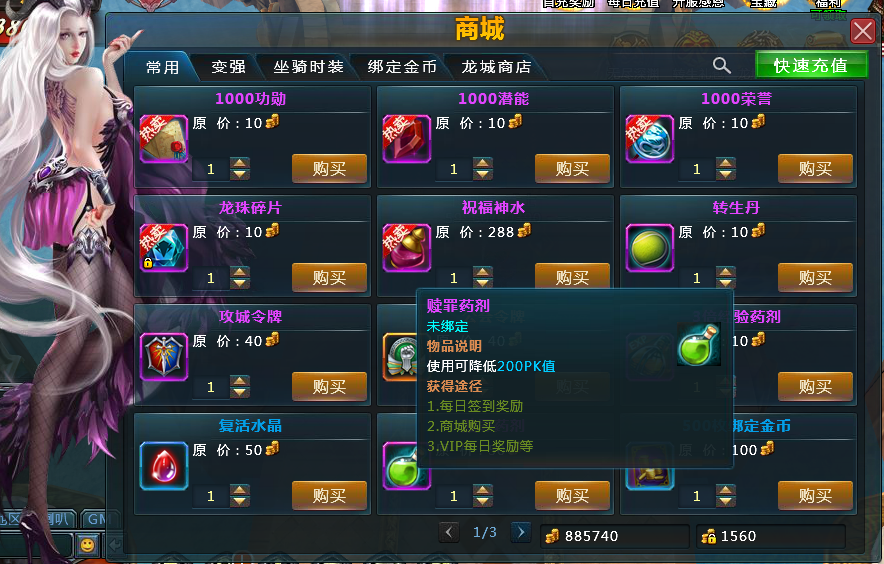Click the 复活水晶 red crystal icon
Screen dimensions: 884x564
click(164, 465)
